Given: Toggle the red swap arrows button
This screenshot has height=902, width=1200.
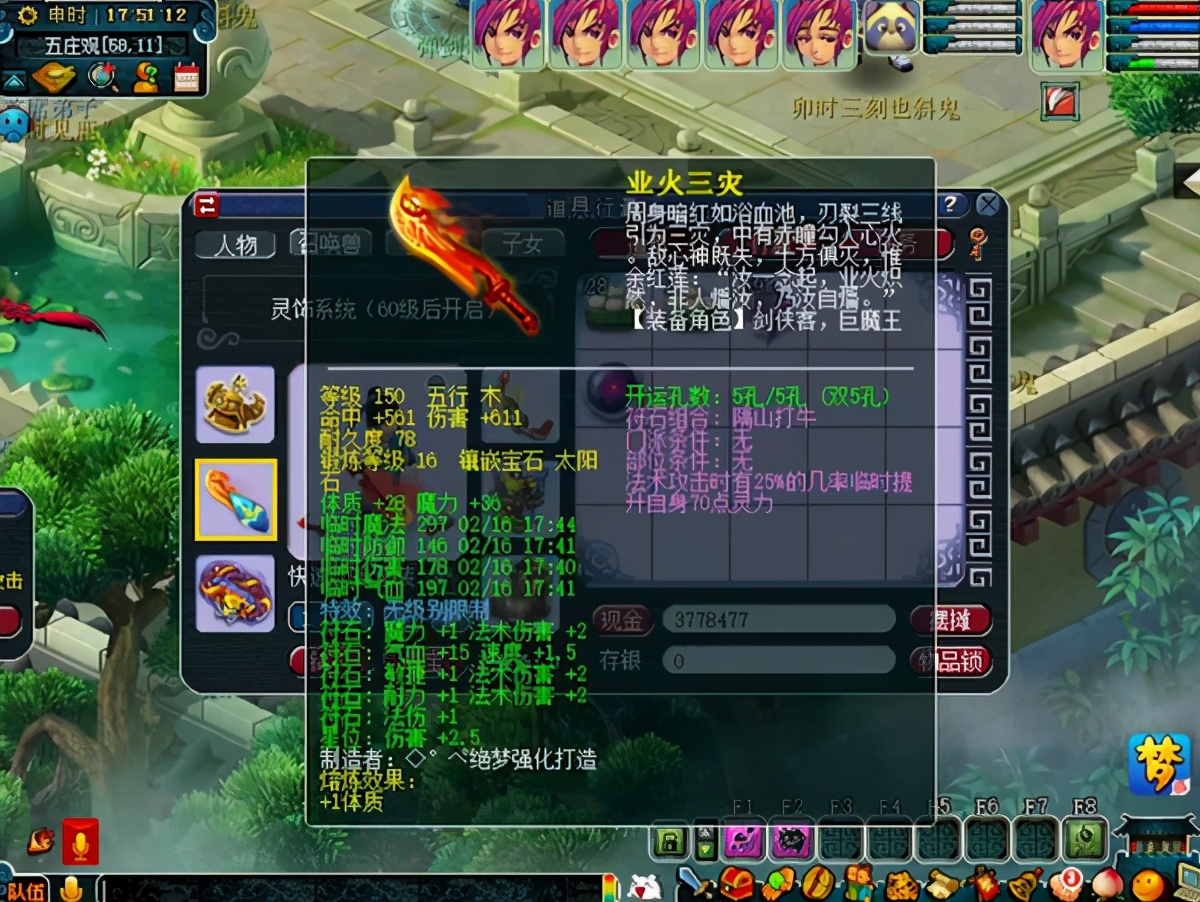Looking at the screenshot, I should 207,205.
